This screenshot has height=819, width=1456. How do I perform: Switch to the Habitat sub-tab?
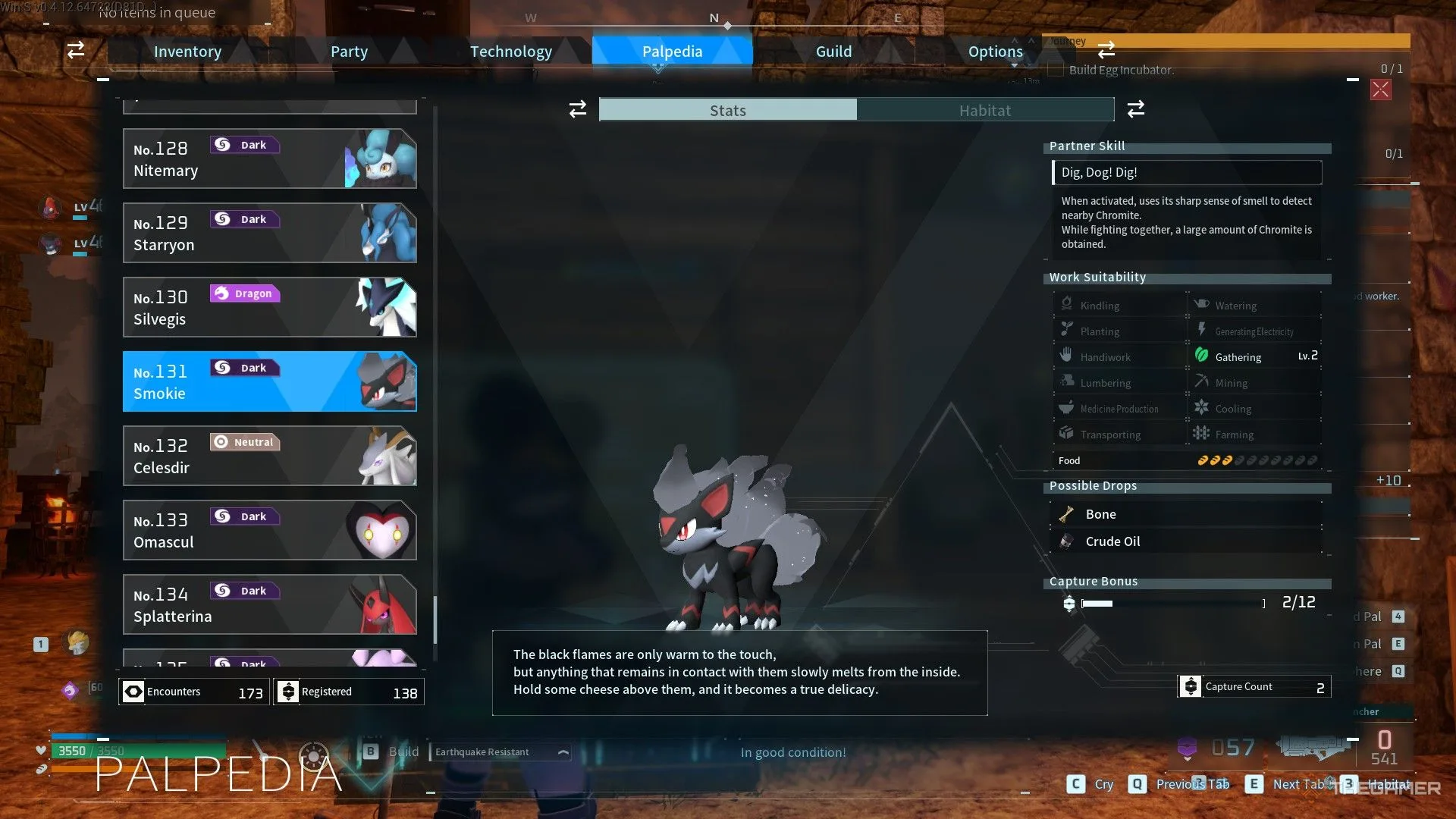pyautogui.click(x=984, y=110)
